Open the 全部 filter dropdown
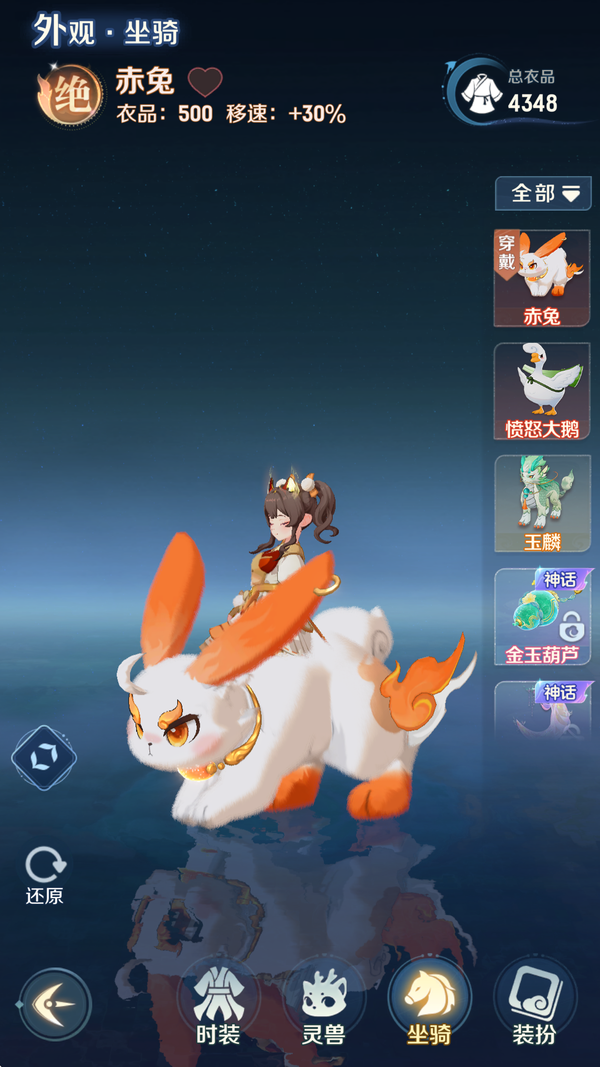Screen dimensions: 600x1067 544,193
